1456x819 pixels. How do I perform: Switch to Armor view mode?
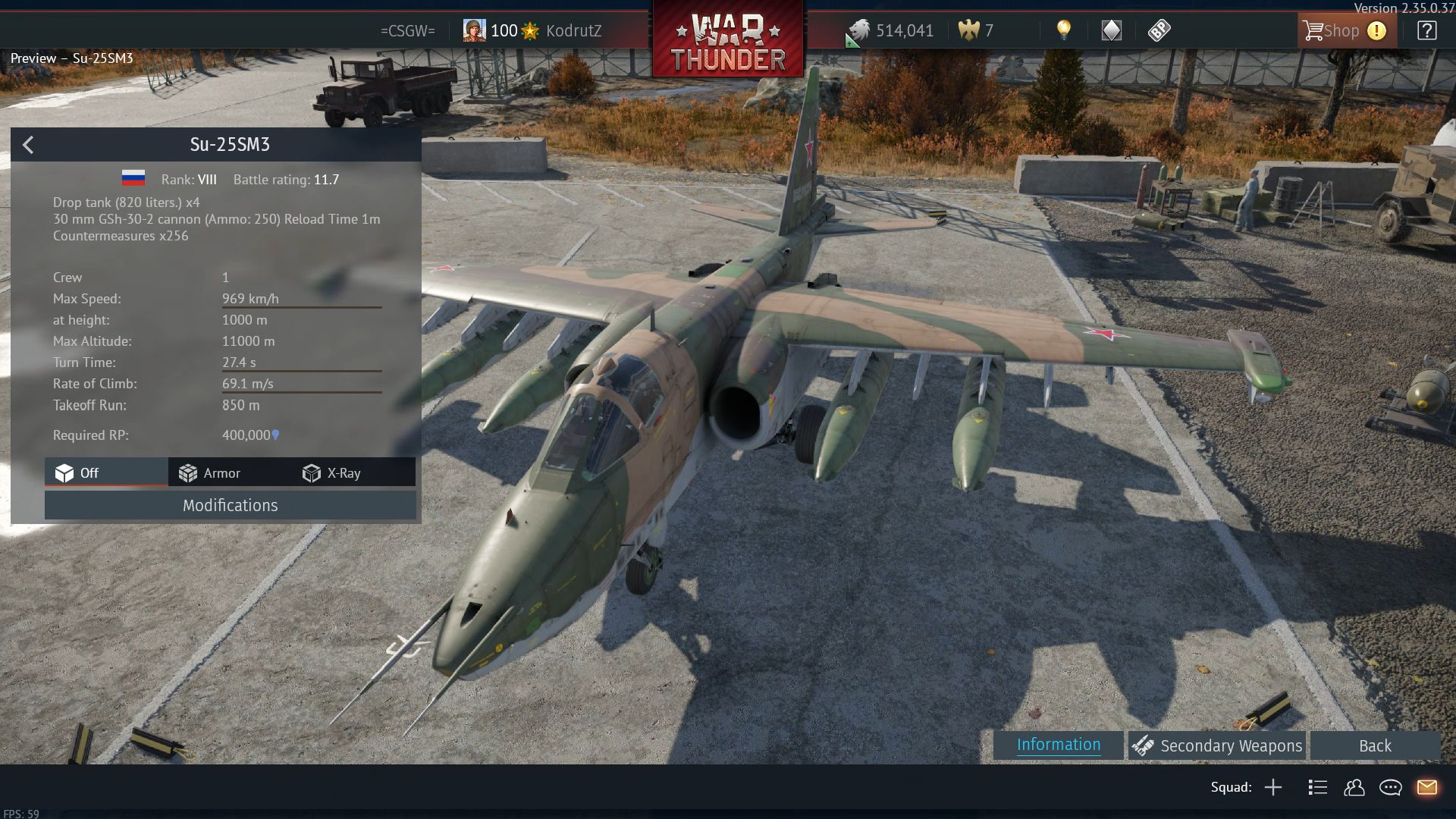(210, 473)
